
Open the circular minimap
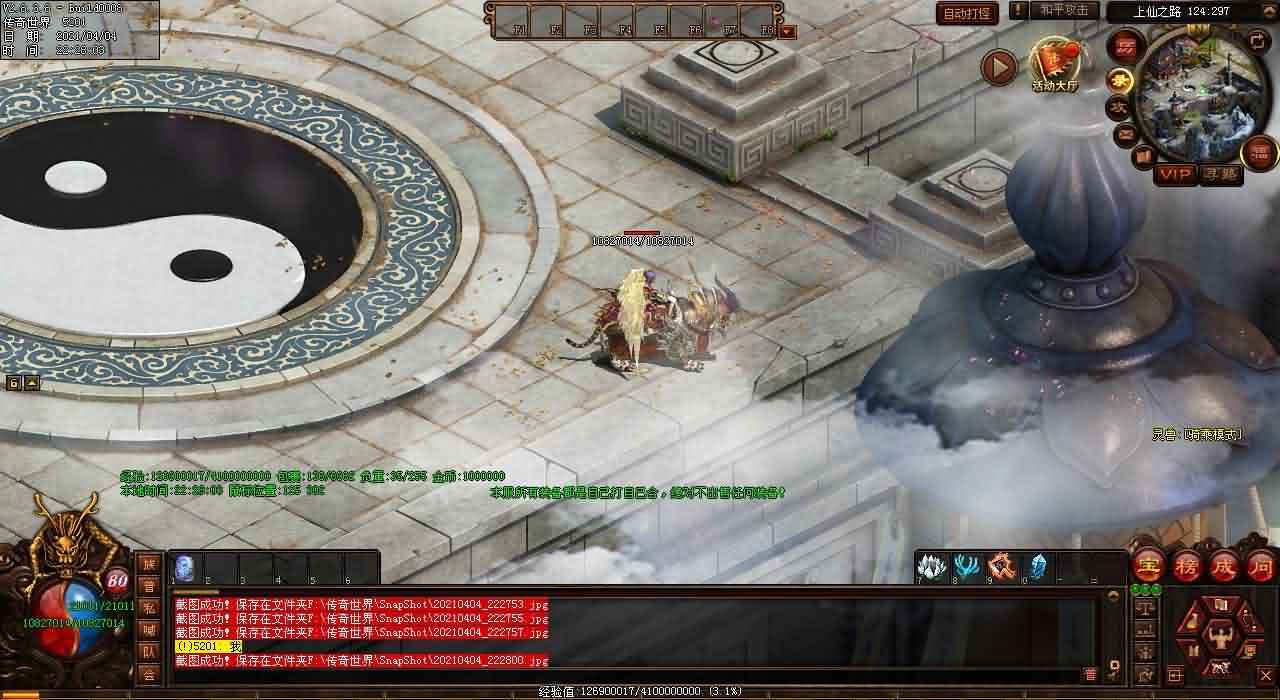tap(1197, 95)
